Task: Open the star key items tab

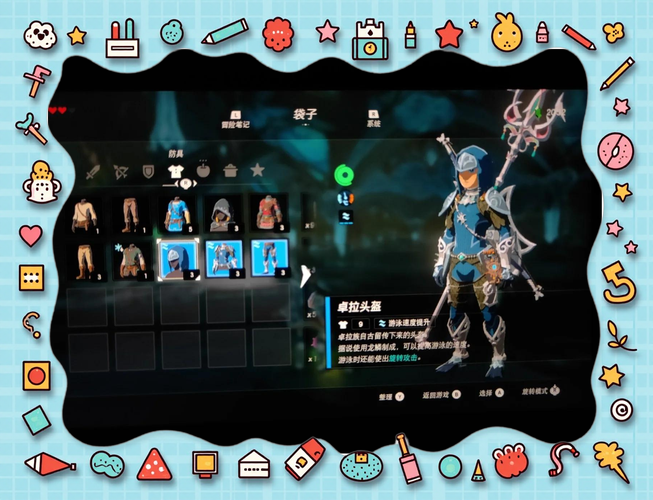Action: (258, 172)
